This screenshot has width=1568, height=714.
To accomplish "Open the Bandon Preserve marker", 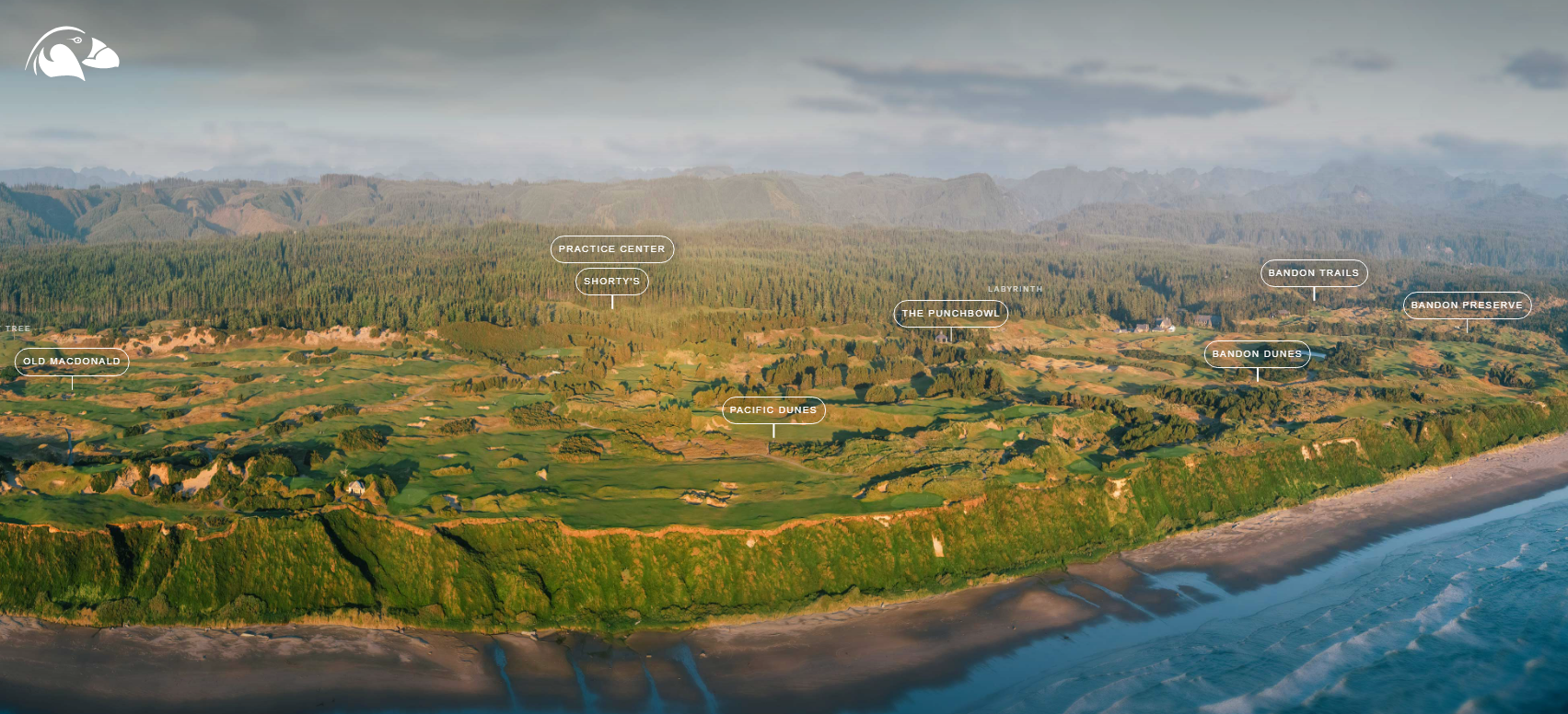I will tap(1466, 305).
